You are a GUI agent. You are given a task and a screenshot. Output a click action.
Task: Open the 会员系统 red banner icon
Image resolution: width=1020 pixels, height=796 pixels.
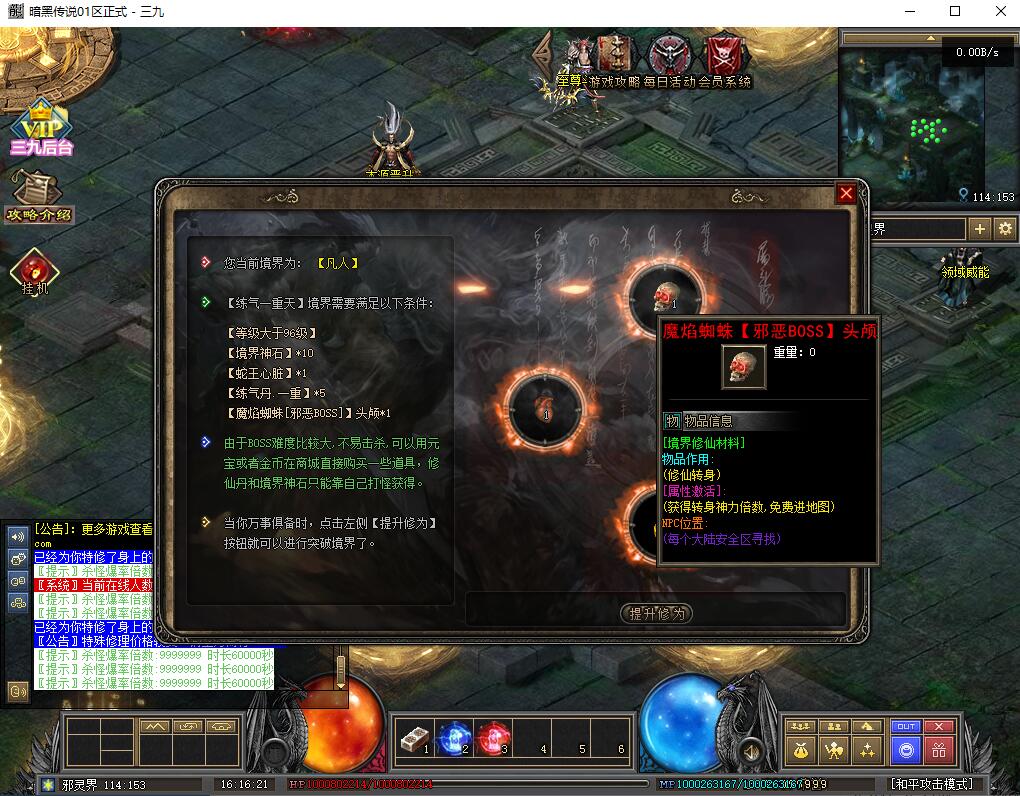tap(722, 53)
